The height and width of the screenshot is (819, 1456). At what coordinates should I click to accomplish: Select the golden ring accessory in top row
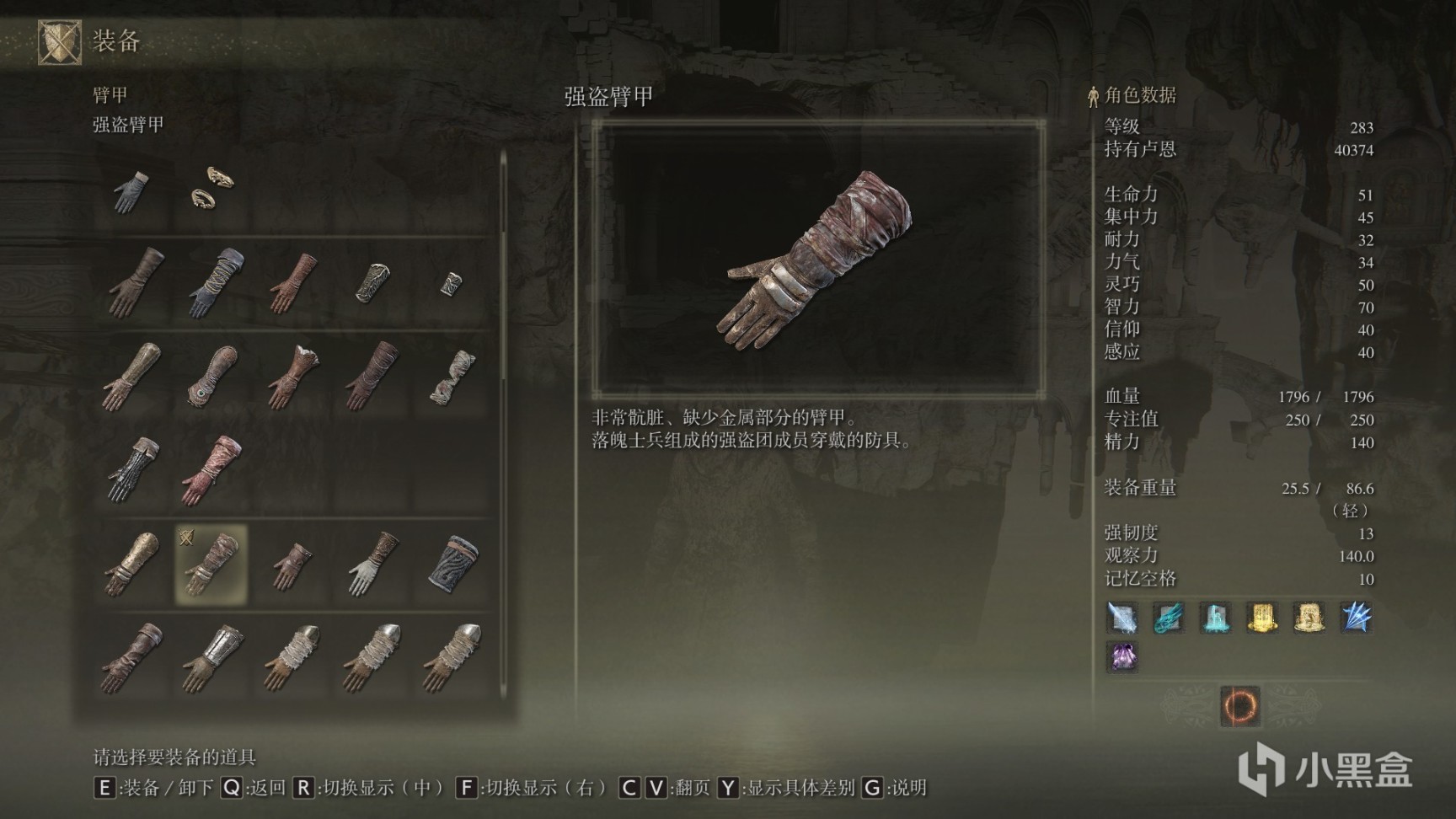(x=211, y=190)
